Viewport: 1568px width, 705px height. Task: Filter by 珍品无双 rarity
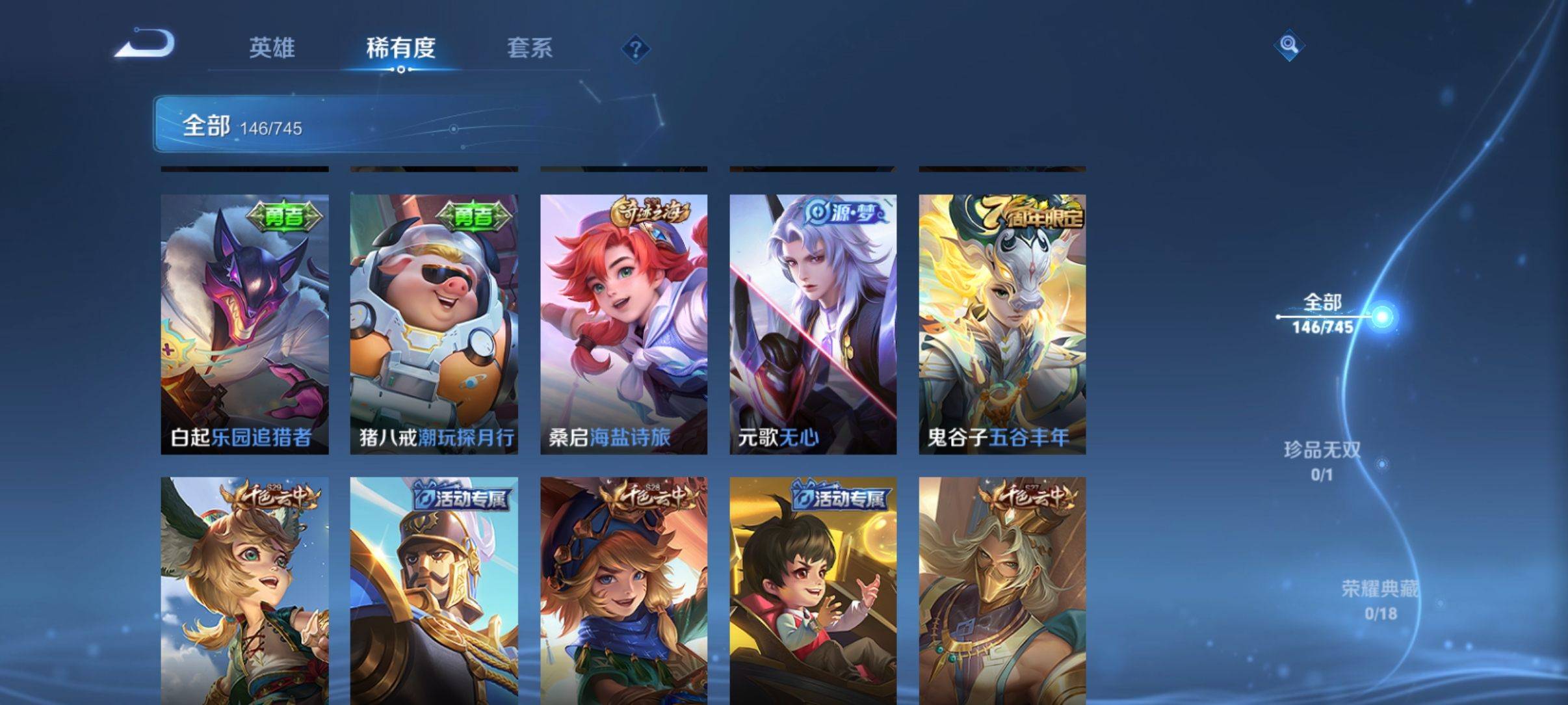pos(1322,460)
